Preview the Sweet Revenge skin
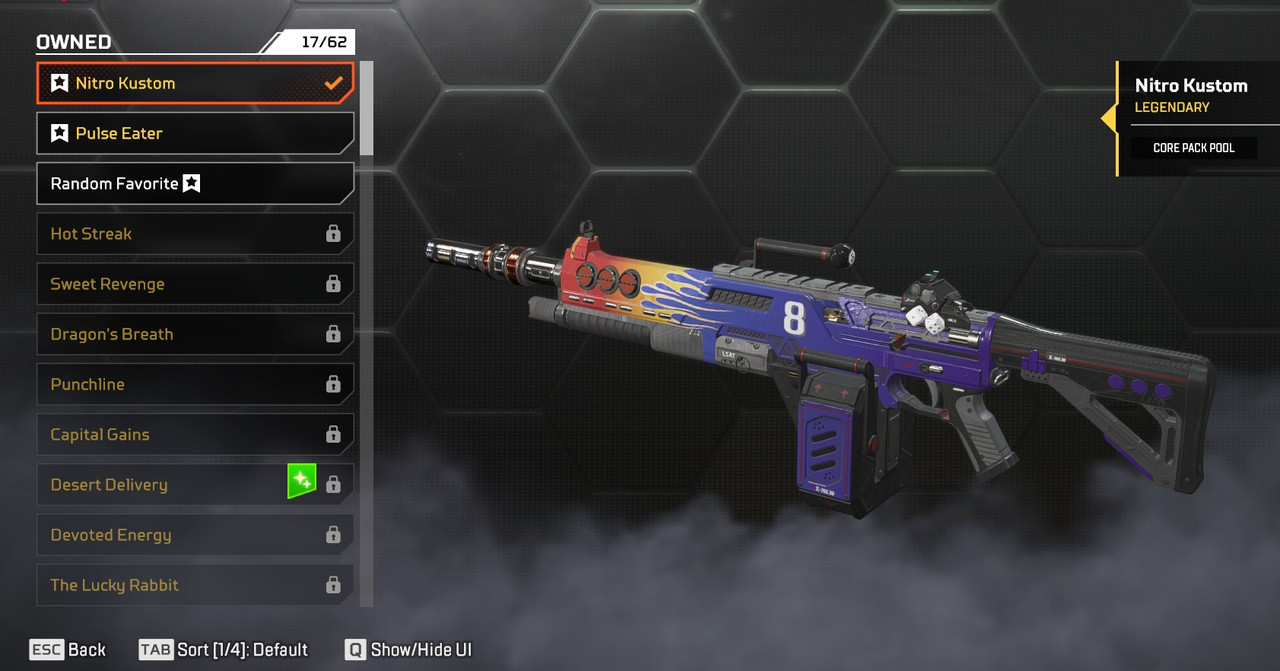The height and width of the screenshot is (671, 1280). pyautogui.click(x=195, y=284)
